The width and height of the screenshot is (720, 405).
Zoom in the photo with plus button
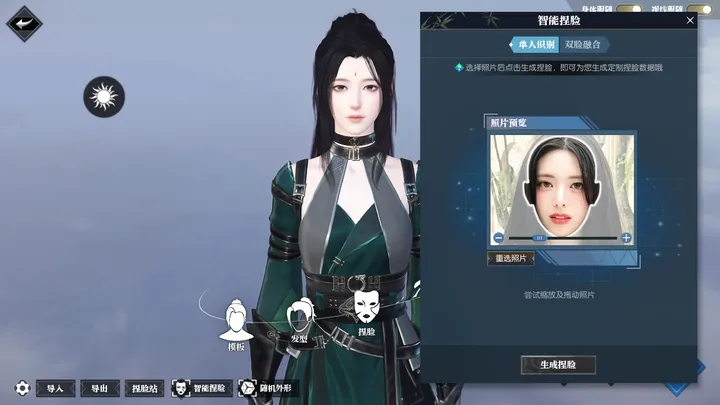pyautogui.click(x=626, y=238)
